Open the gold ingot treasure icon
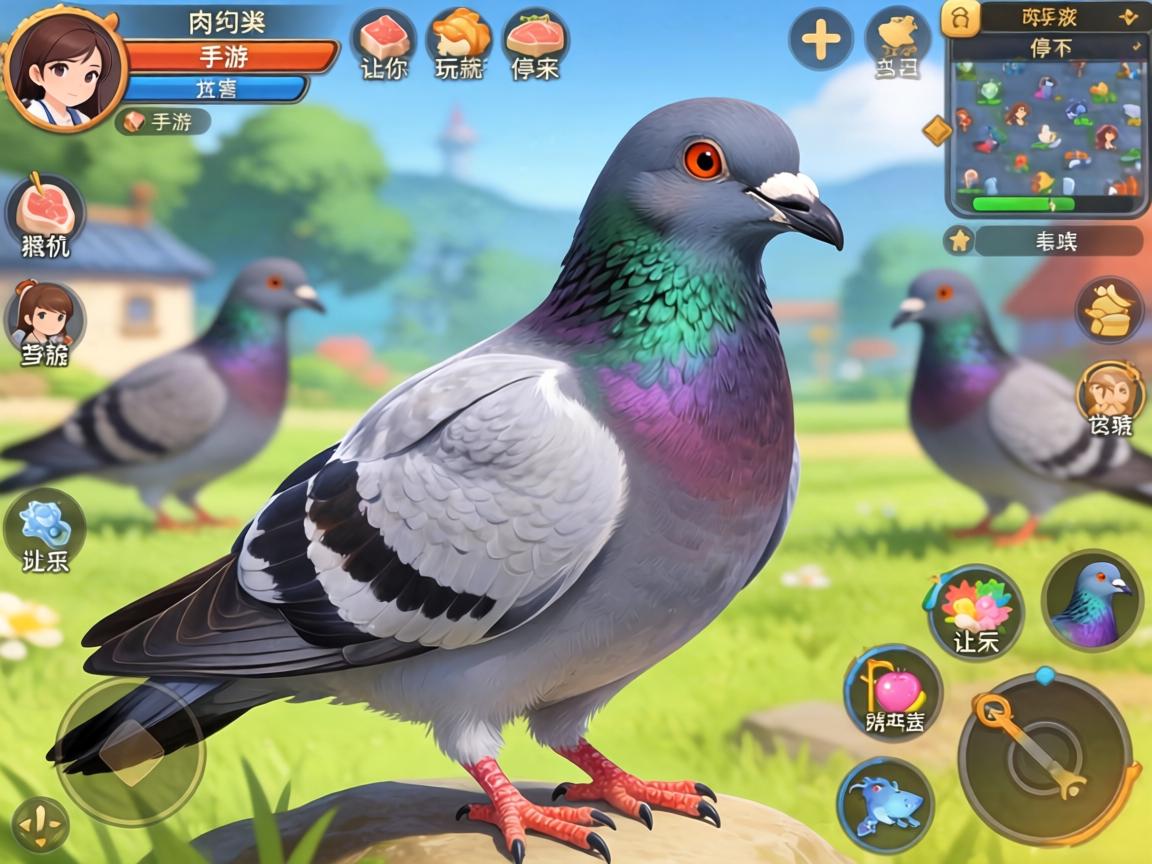1152x864 pixels. (1109, 309)
